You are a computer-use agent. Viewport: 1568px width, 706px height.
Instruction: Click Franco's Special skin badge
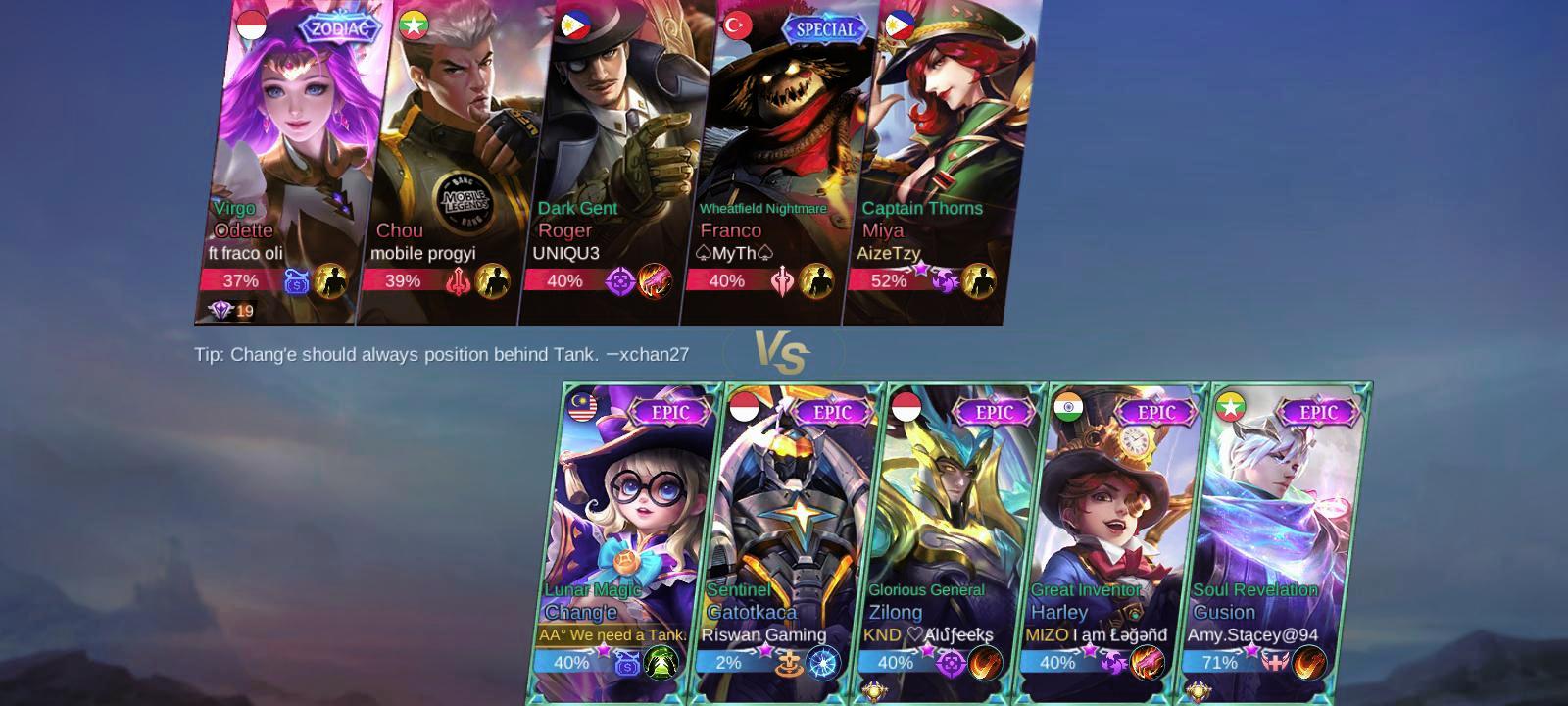824,29
